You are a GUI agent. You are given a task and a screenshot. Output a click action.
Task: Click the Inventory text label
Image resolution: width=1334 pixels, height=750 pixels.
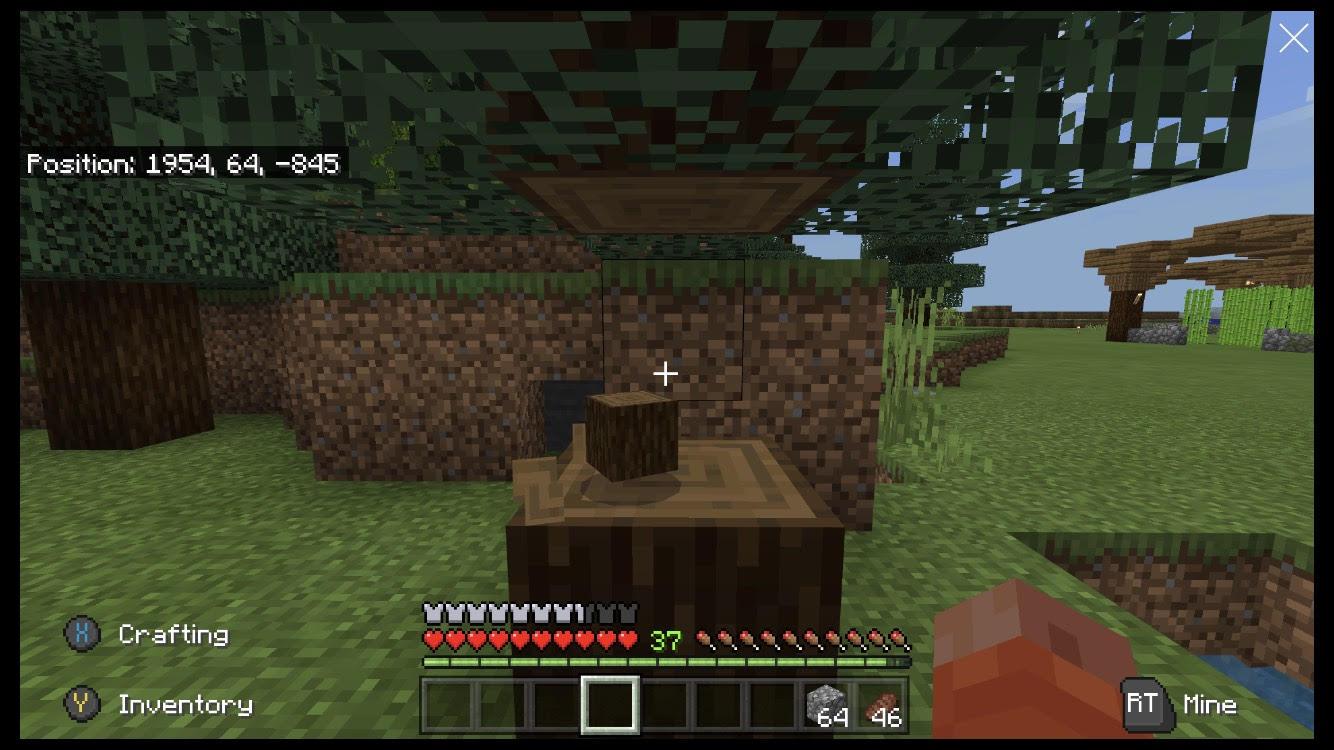click(x=185, y=704)
